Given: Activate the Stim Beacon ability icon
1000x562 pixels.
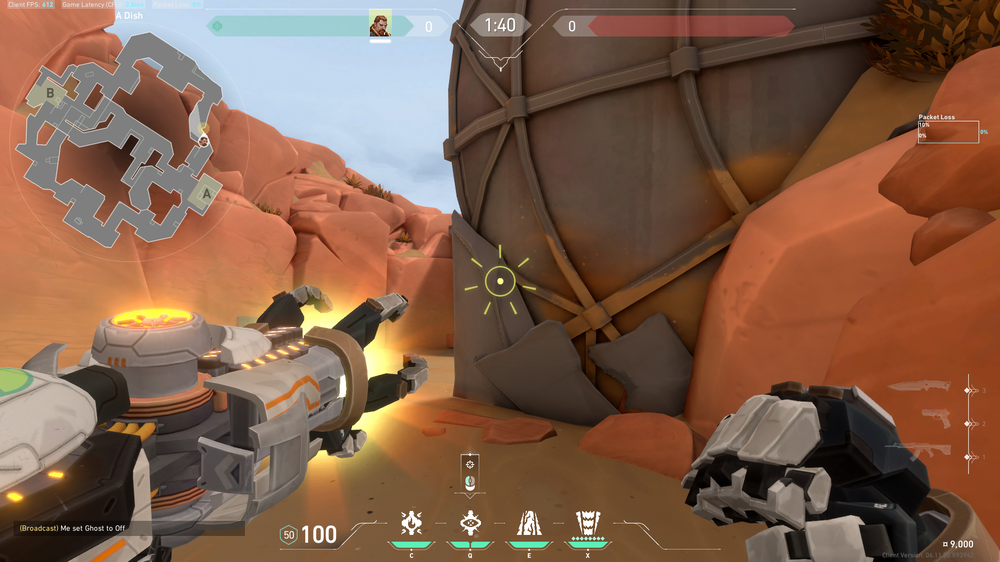Looking at the screenshot, I should (411, 523).
